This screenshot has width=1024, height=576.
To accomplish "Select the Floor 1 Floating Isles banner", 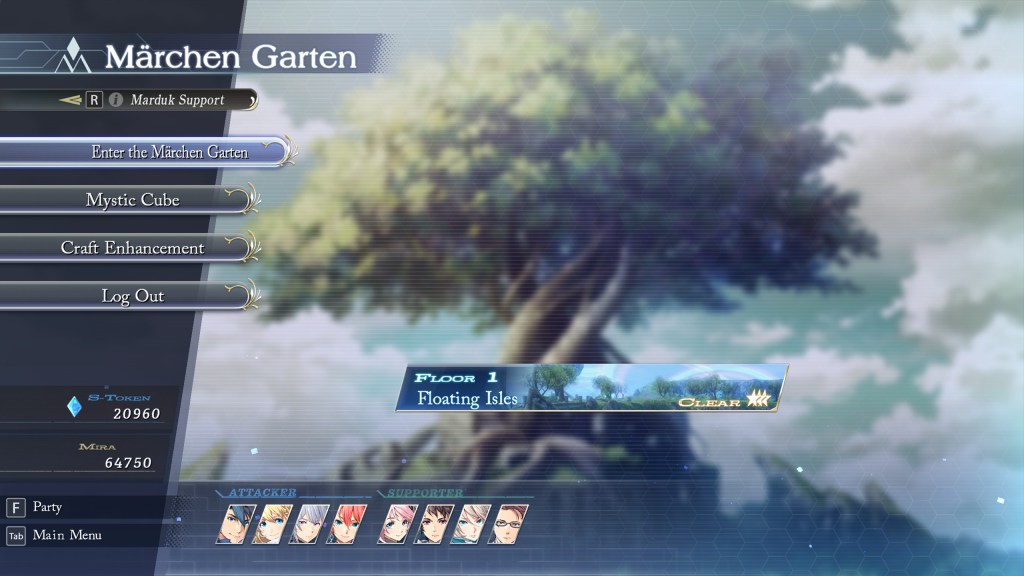I will (x=596, y=388).
